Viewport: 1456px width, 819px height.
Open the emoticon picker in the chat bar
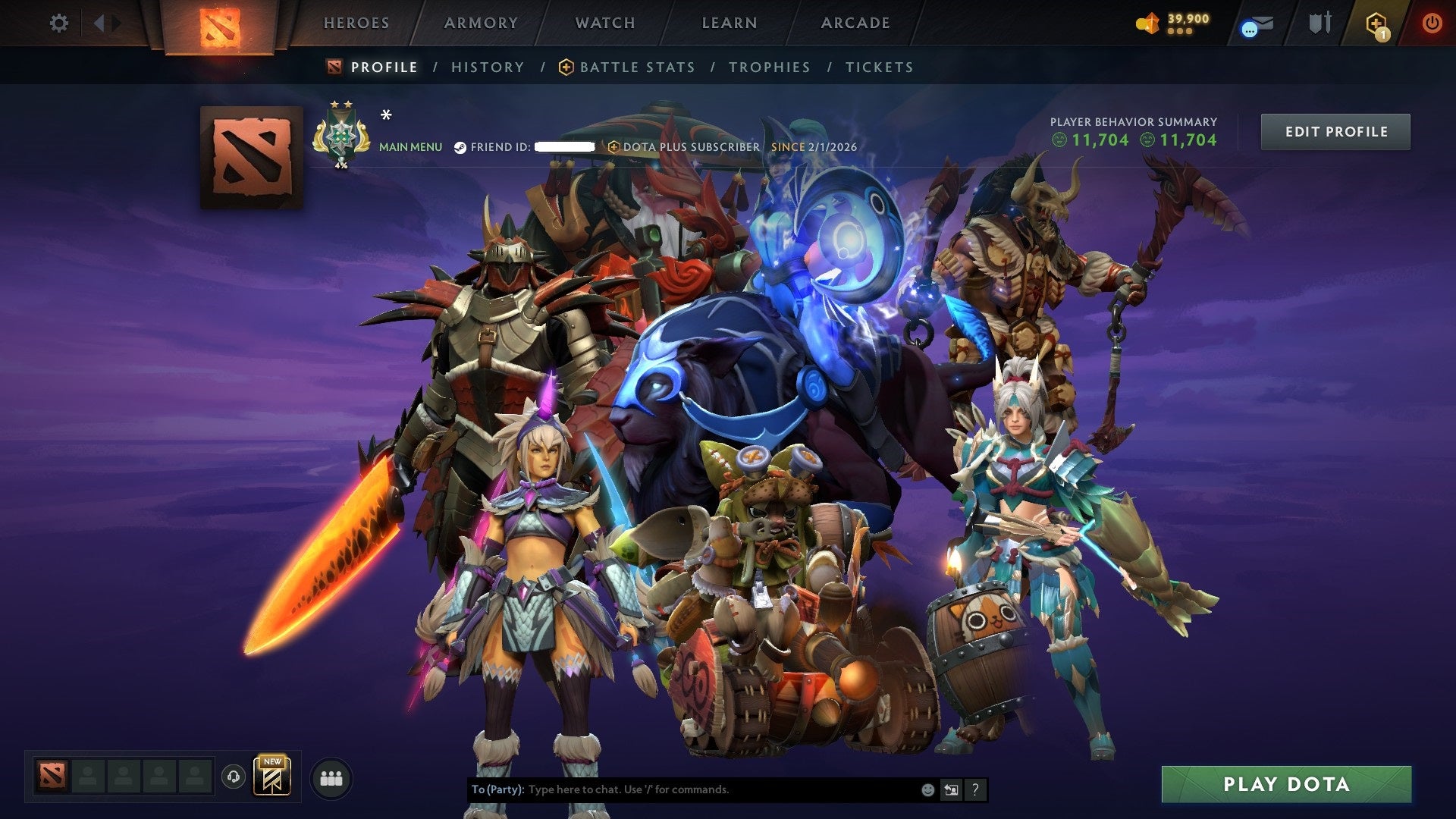coord(927,789)
